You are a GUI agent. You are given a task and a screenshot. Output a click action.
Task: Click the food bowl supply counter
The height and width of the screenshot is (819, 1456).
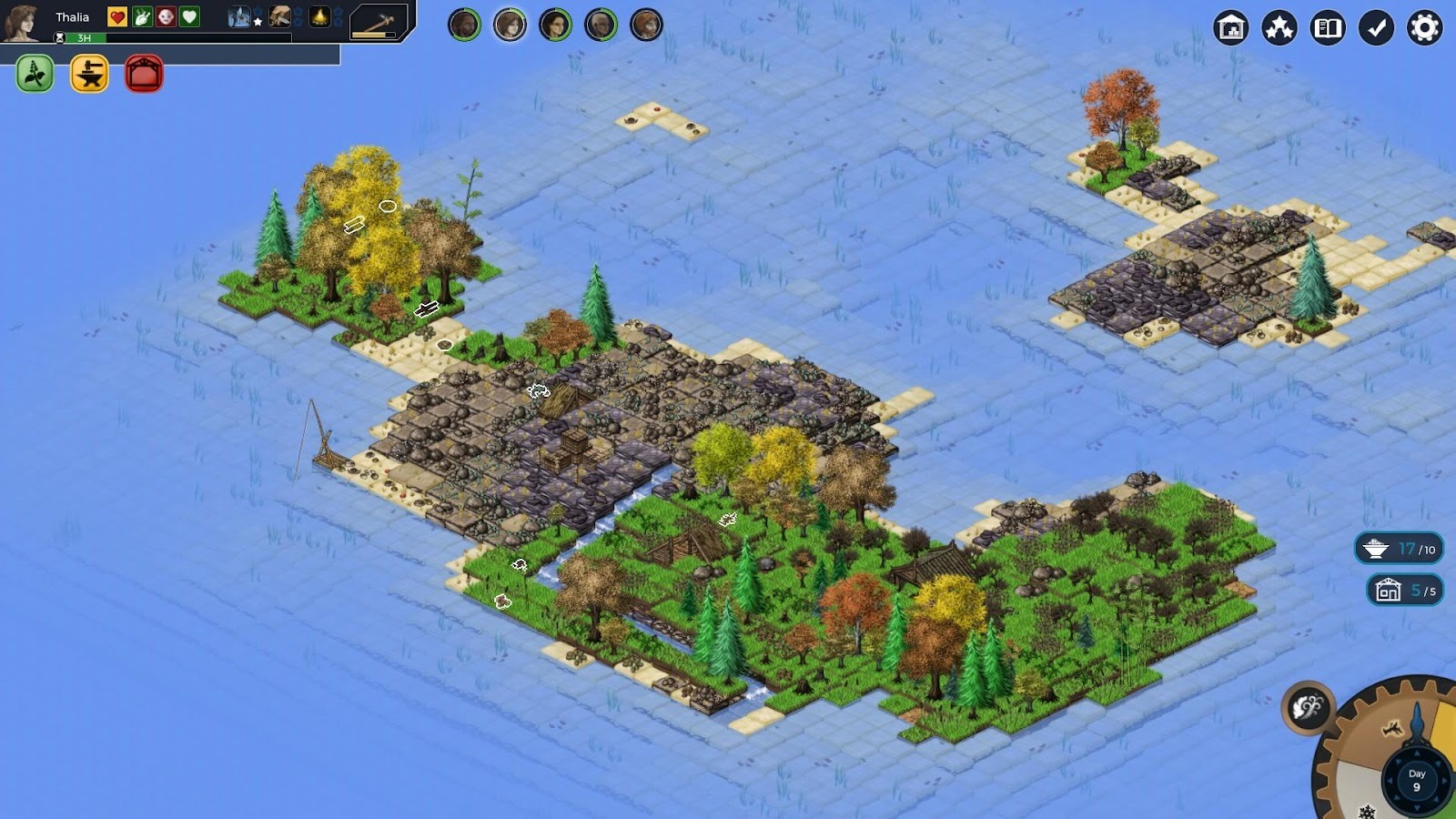tap(1399, 549)
